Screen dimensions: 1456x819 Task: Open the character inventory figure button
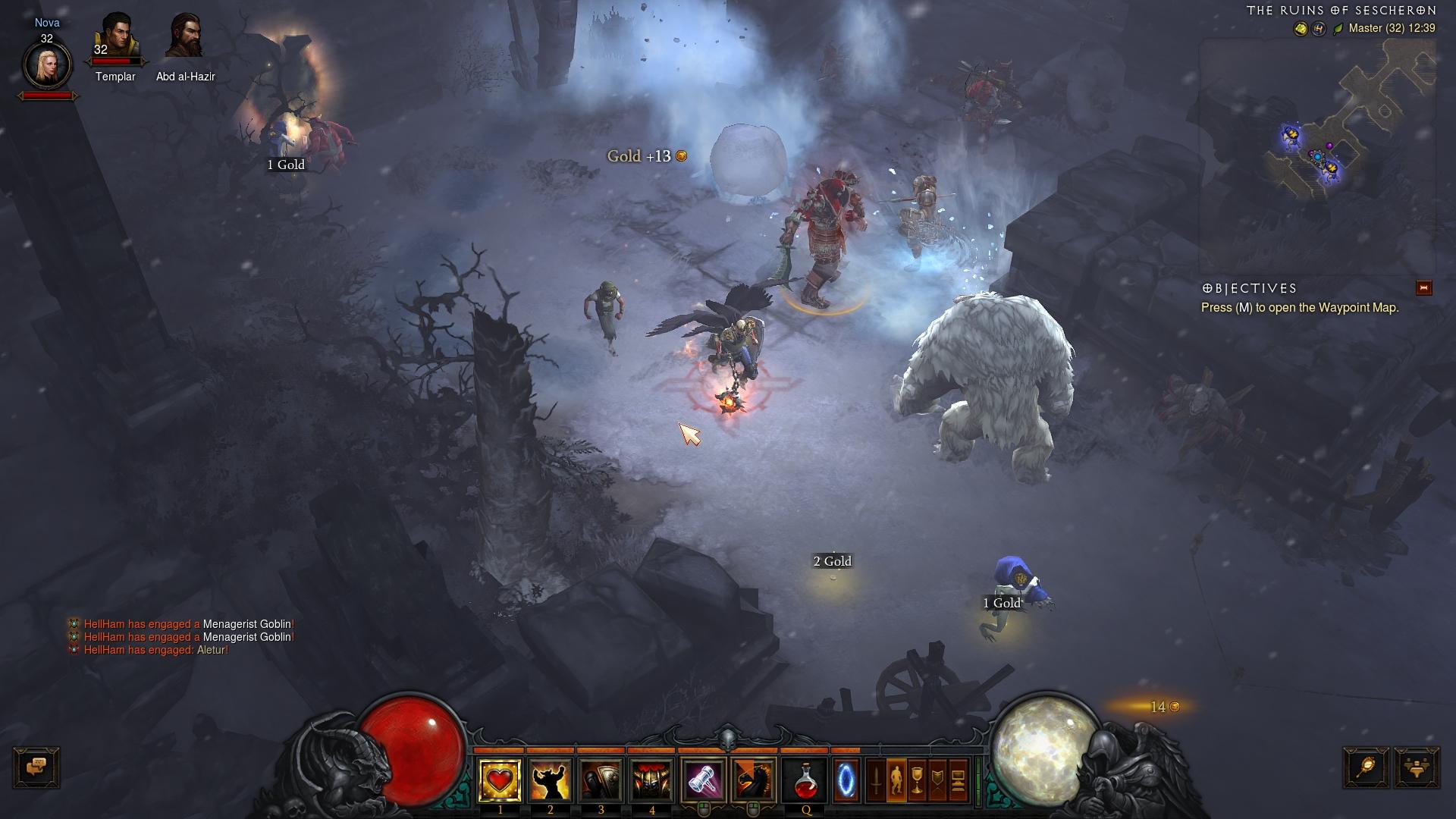tap(896, 780)
